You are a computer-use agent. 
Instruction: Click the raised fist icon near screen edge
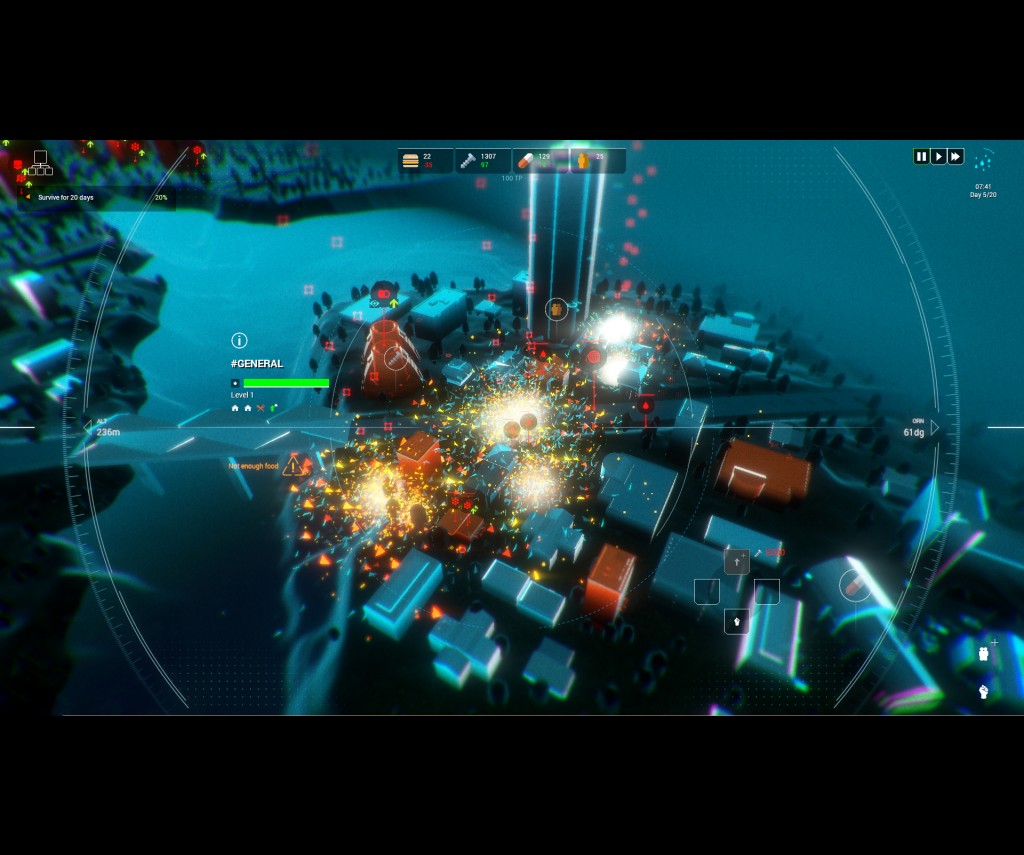(x=984, y=691)
